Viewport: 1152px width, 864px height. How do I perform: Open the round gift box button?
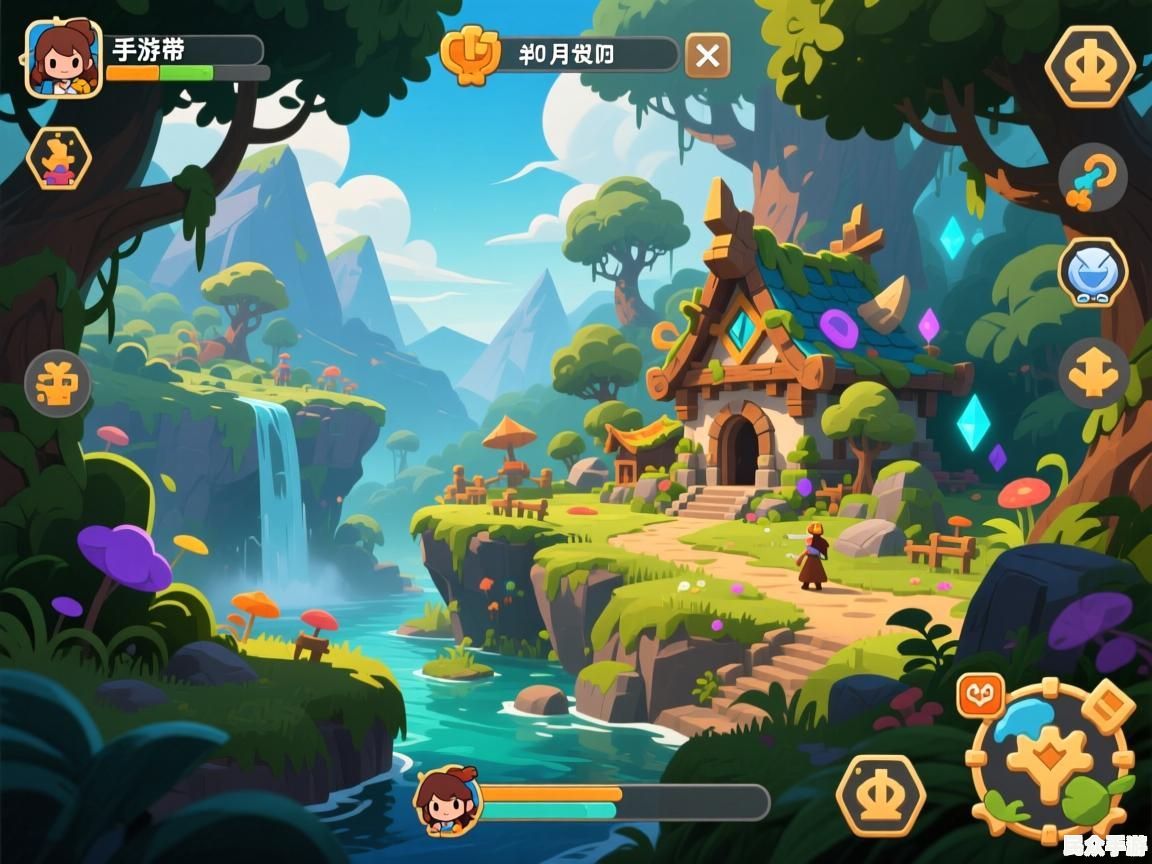tap(58, 383)
